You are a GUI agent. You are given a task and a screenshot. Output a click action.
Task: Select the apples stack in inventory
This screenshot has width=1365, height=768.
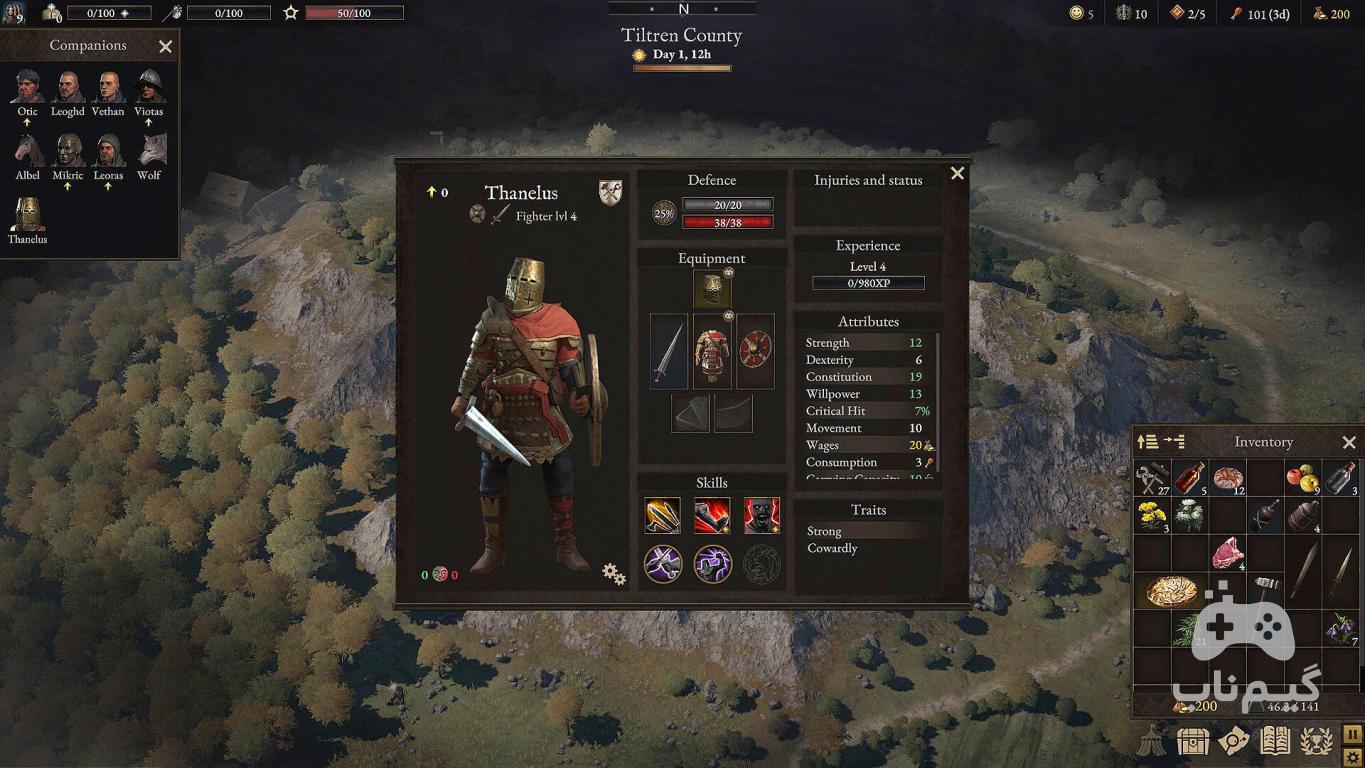click(x=1302, y=478)
